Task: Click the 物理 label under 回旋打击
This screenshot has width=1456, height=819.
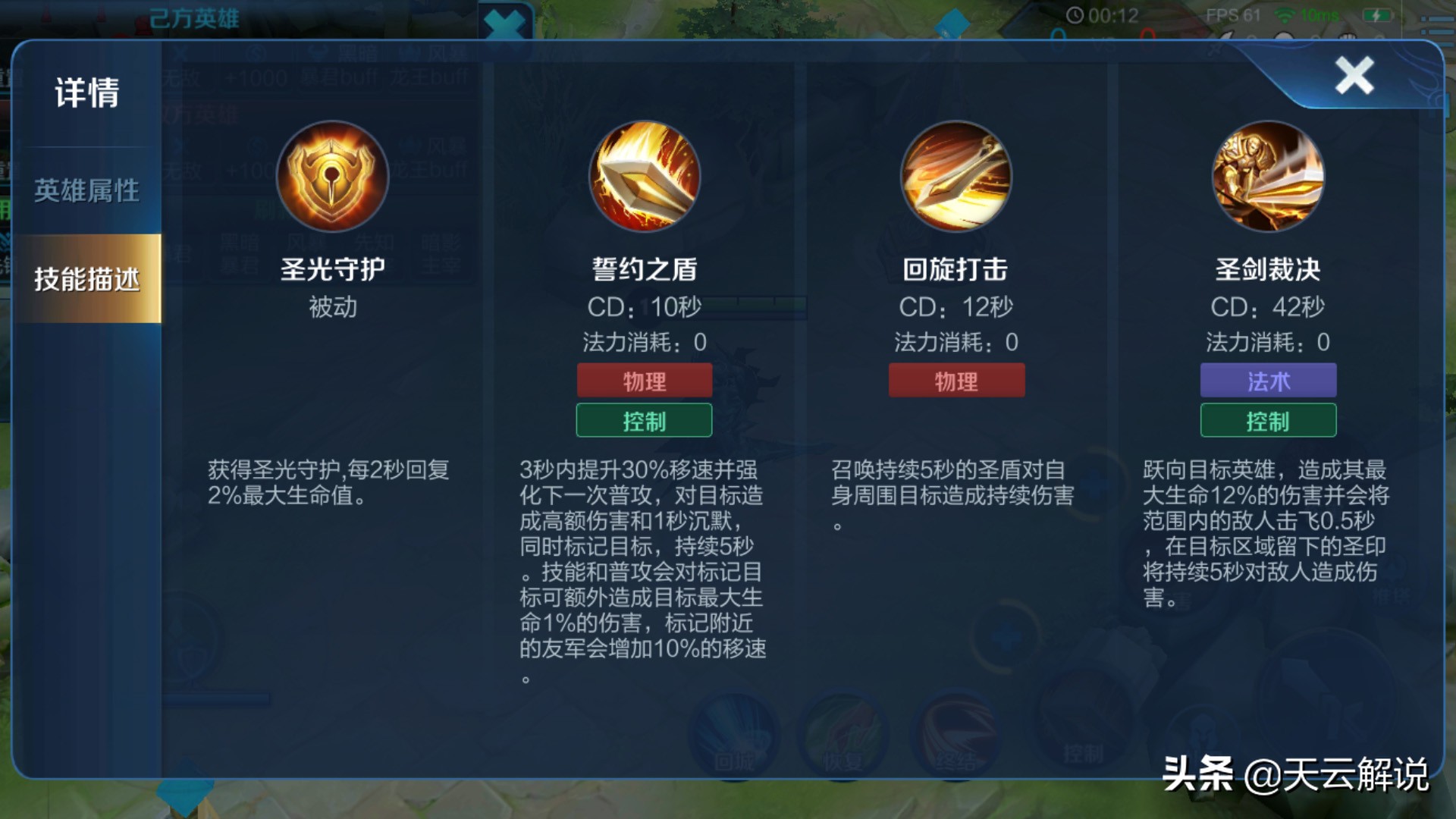Action: pyautogui.click(x=956, y=380)
